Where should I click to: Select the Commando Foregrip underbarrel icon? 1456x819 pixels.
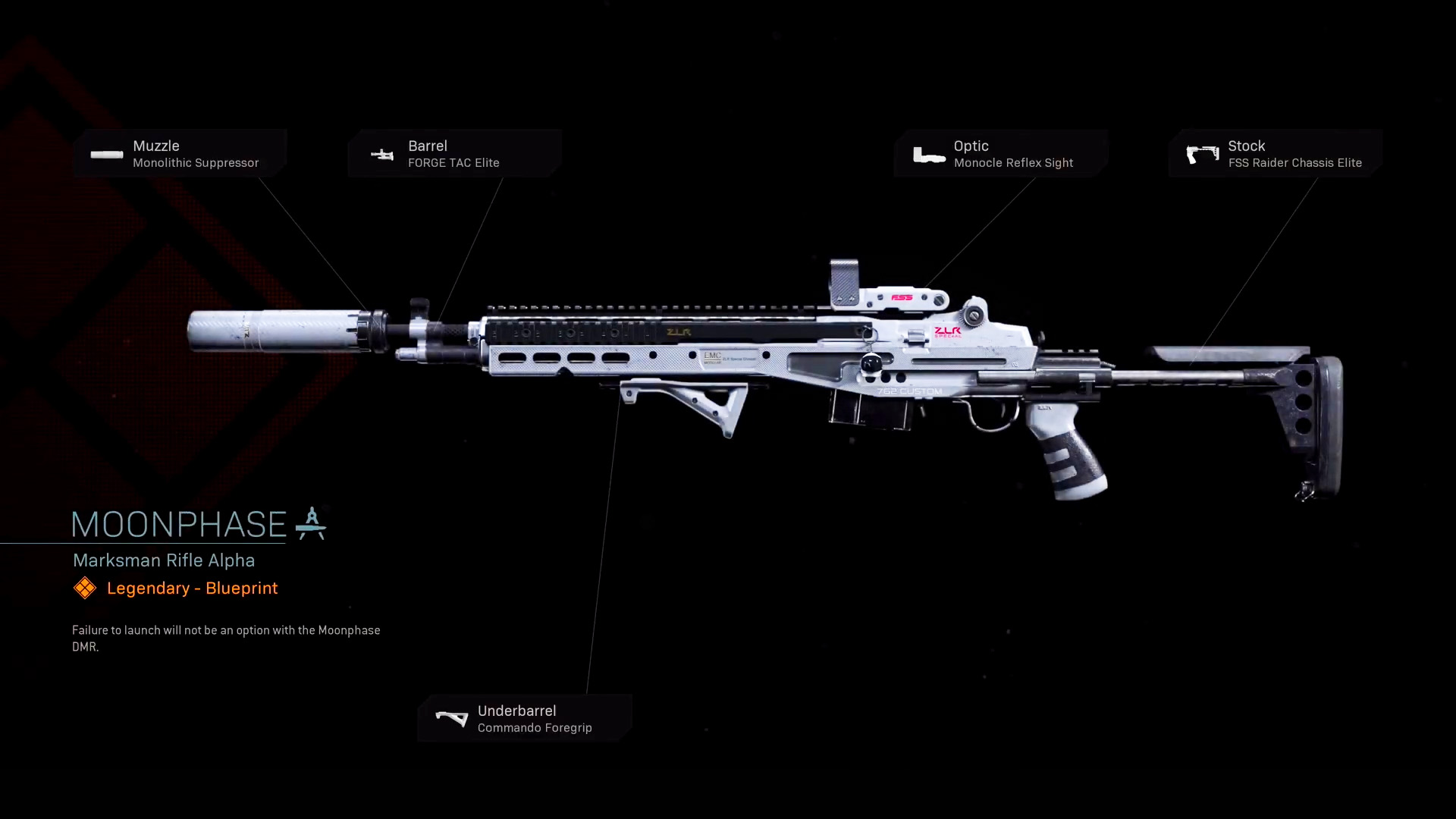click(x=451, y=718)
